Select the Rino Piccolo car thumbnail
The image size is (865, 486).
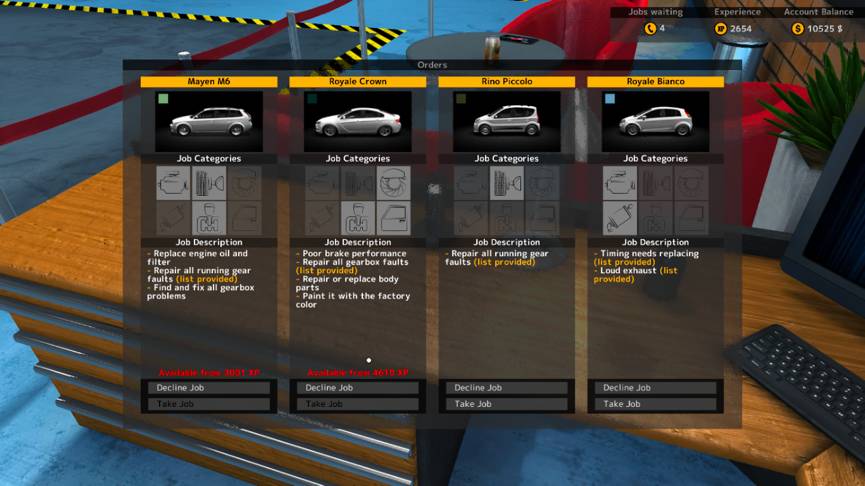[507, 122]
